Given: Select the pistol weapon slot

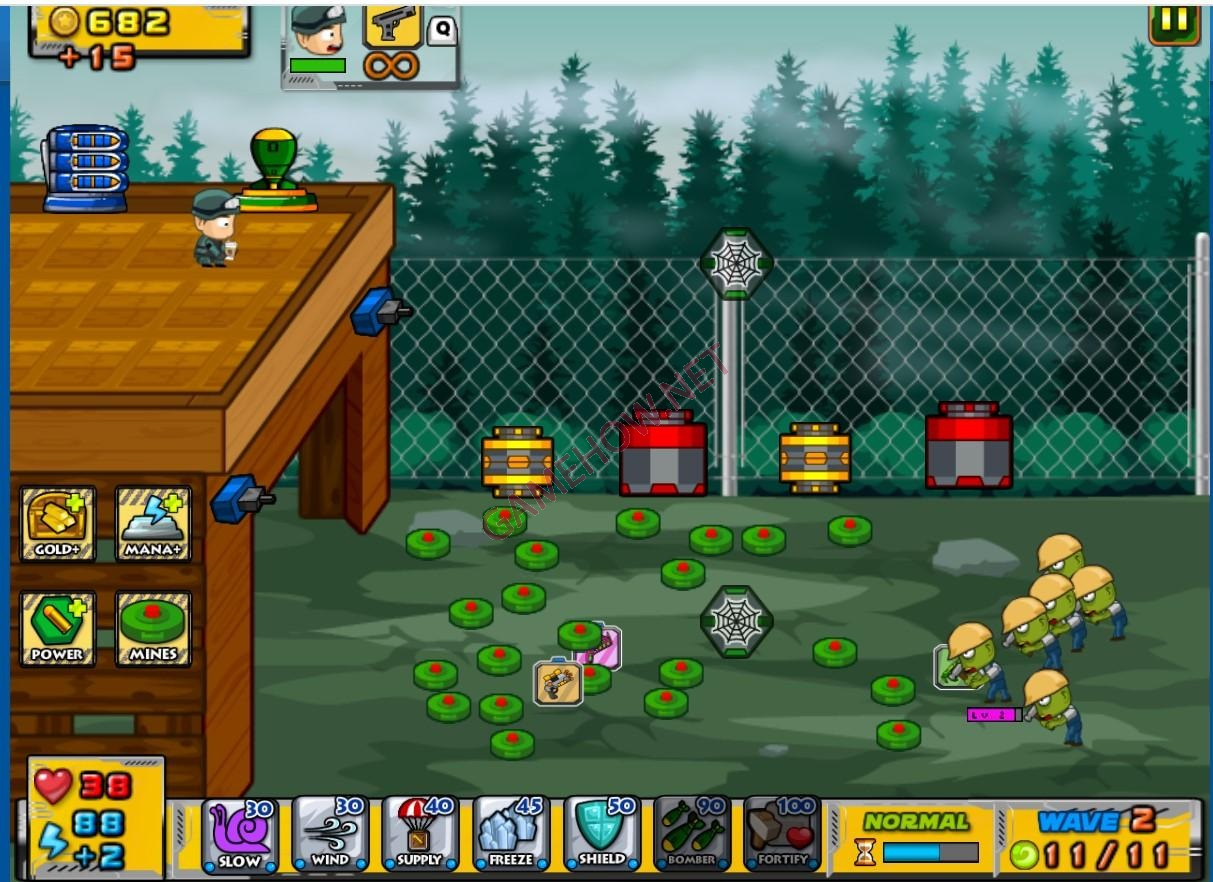Looking at the screenshot, I should pyautogui.click(x=392, y=25).
